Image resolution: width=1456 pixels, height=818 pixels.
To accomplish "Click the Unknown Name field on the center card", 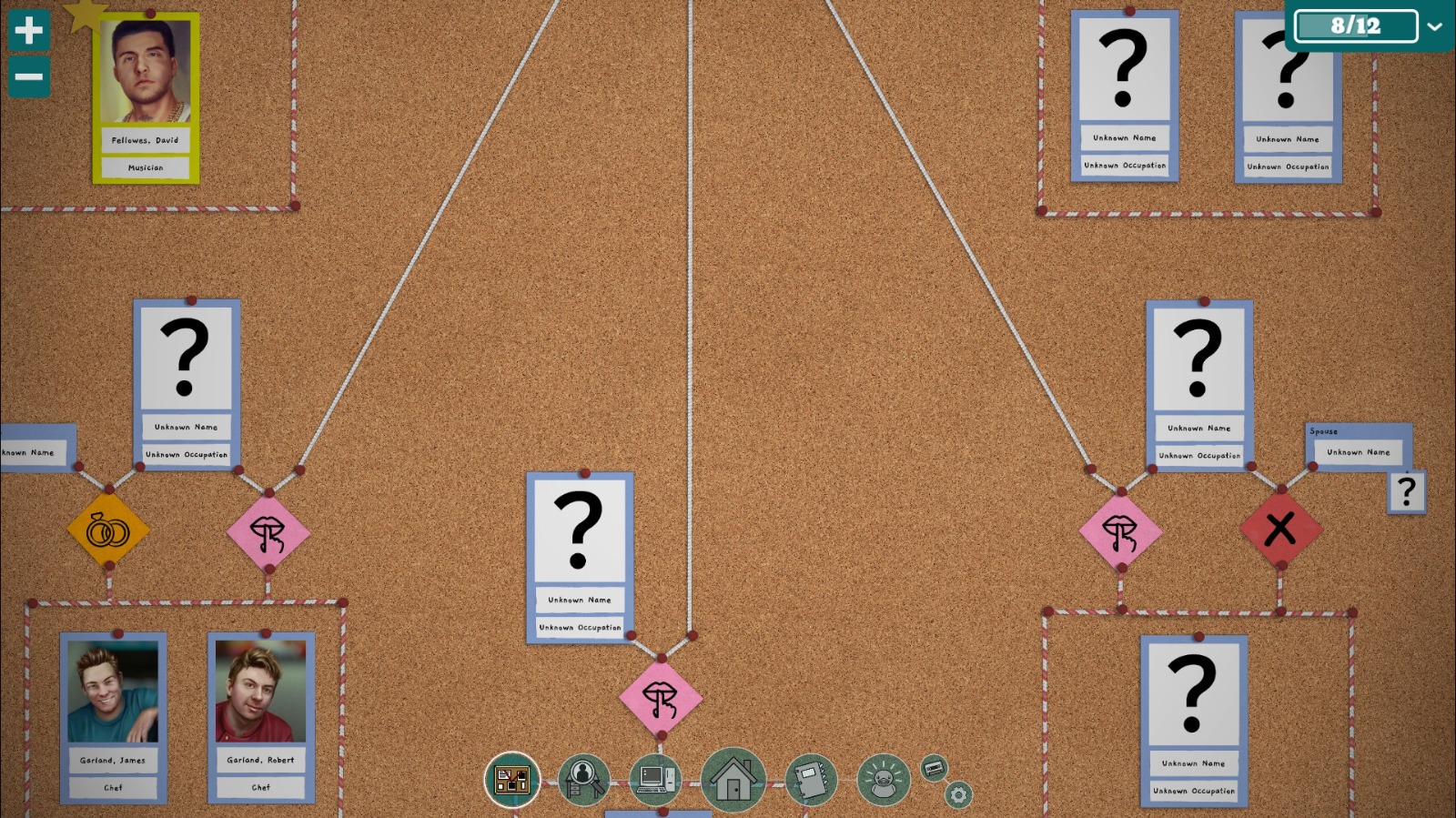I will 578,601.
